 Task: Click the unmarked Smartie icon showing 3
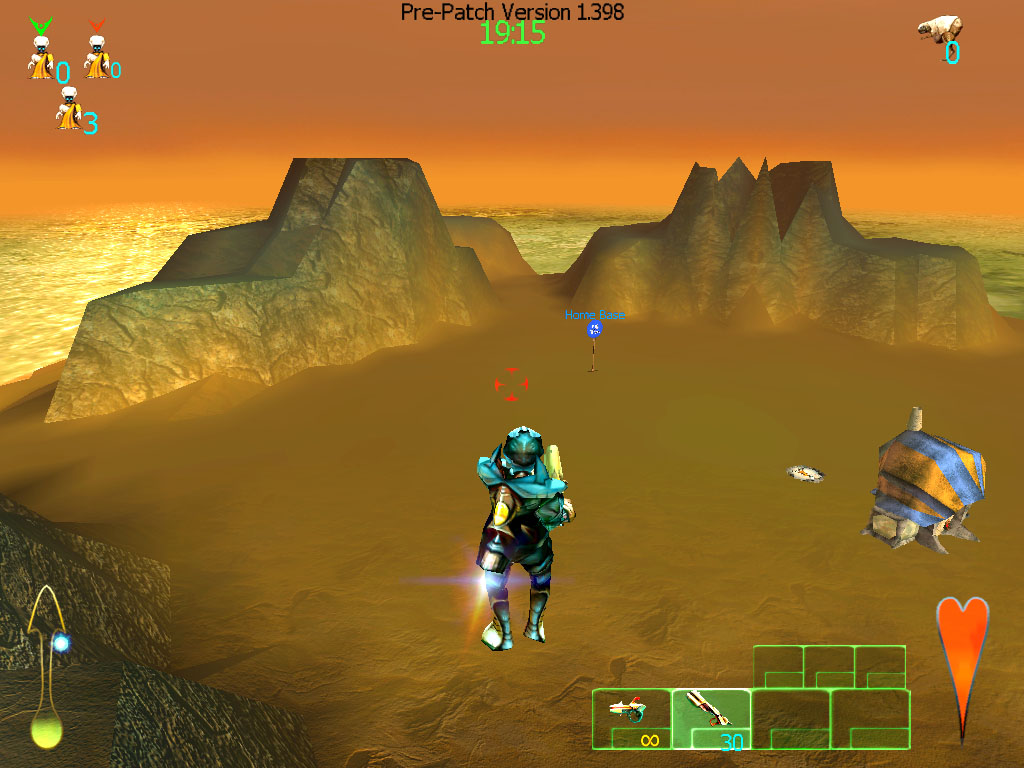68,109
